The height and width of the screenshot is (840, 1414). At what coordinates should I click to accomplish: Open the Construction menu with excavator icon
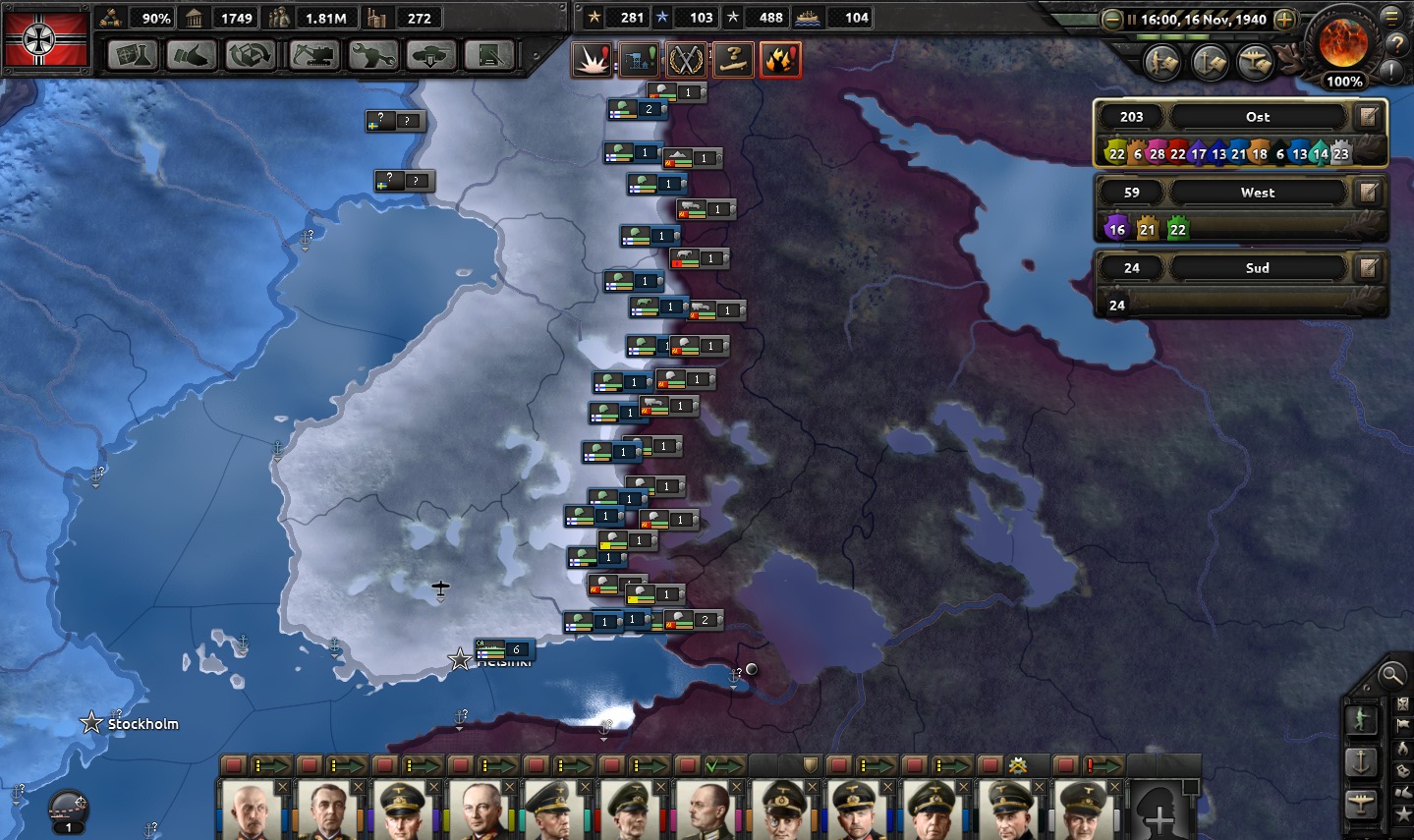(x=314, y=55)
